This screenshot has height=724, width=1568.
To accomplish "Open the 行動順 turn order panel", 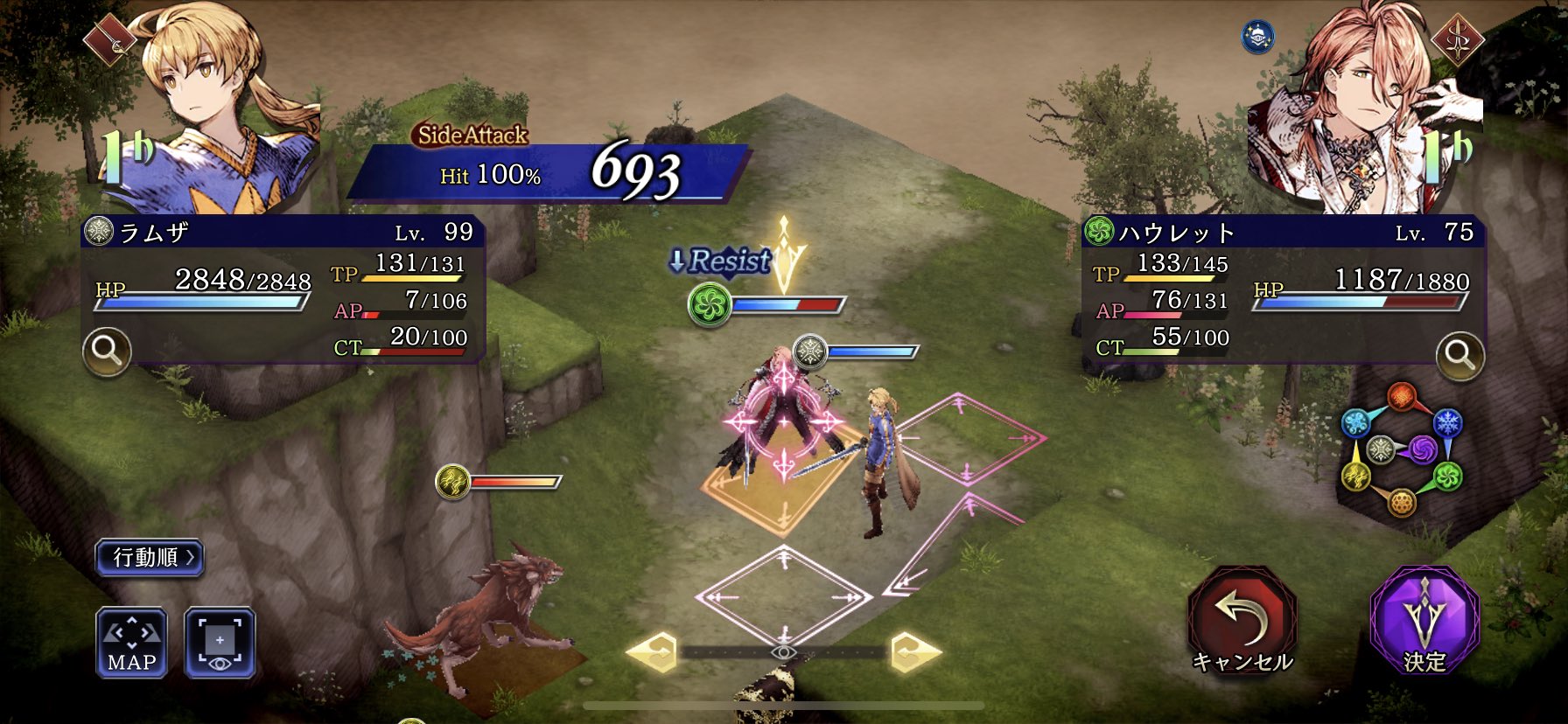I will [x=152, y=557].
